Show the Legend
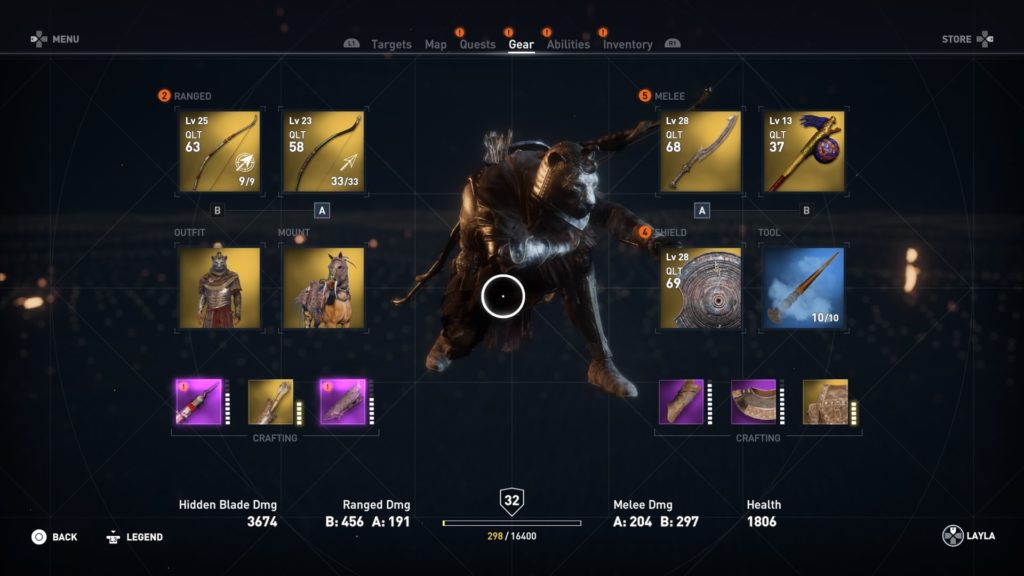 tap(133, 537)
